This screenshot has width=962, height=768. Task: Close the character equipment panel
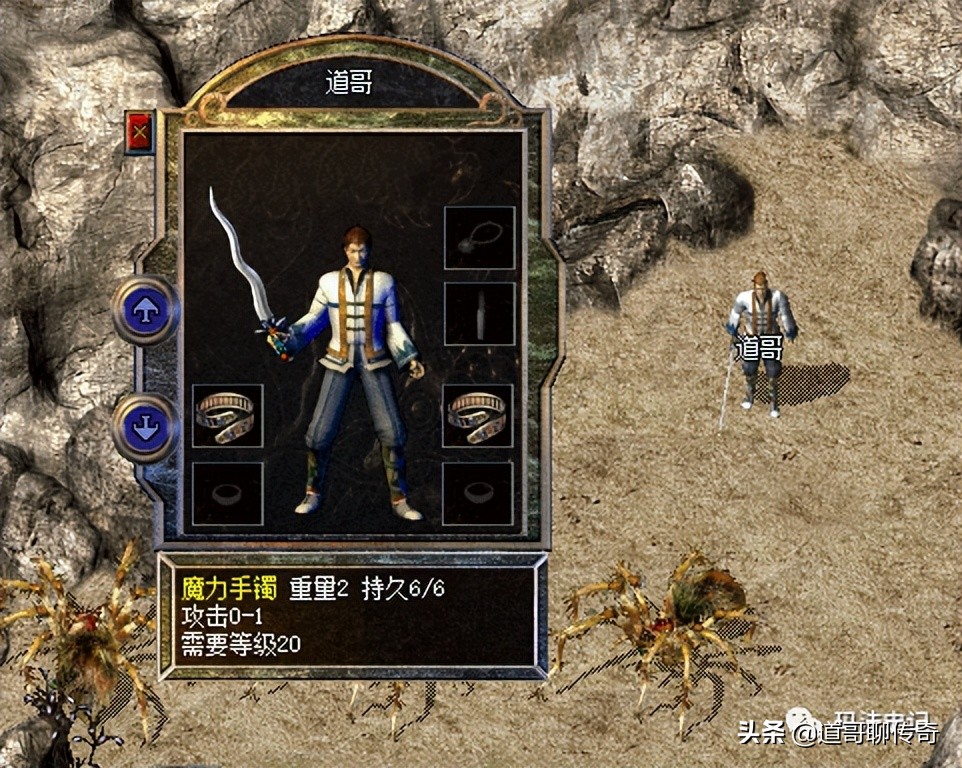tap(139, 131)
